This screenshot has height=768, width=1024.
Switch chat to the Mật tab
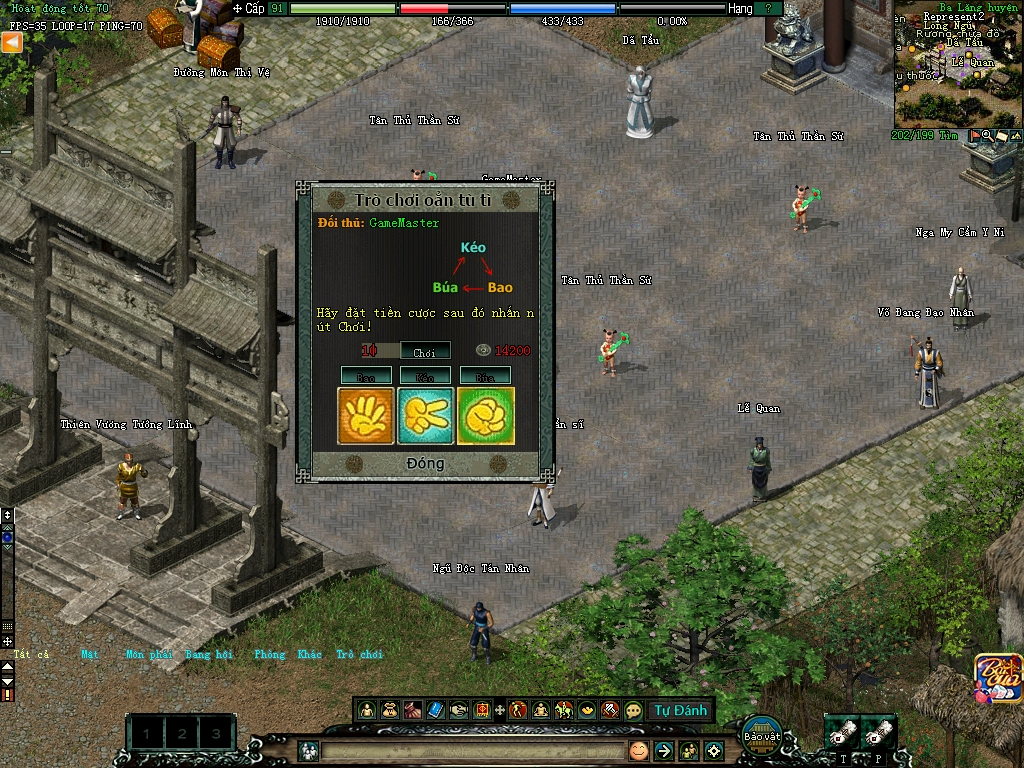point(90,655)
